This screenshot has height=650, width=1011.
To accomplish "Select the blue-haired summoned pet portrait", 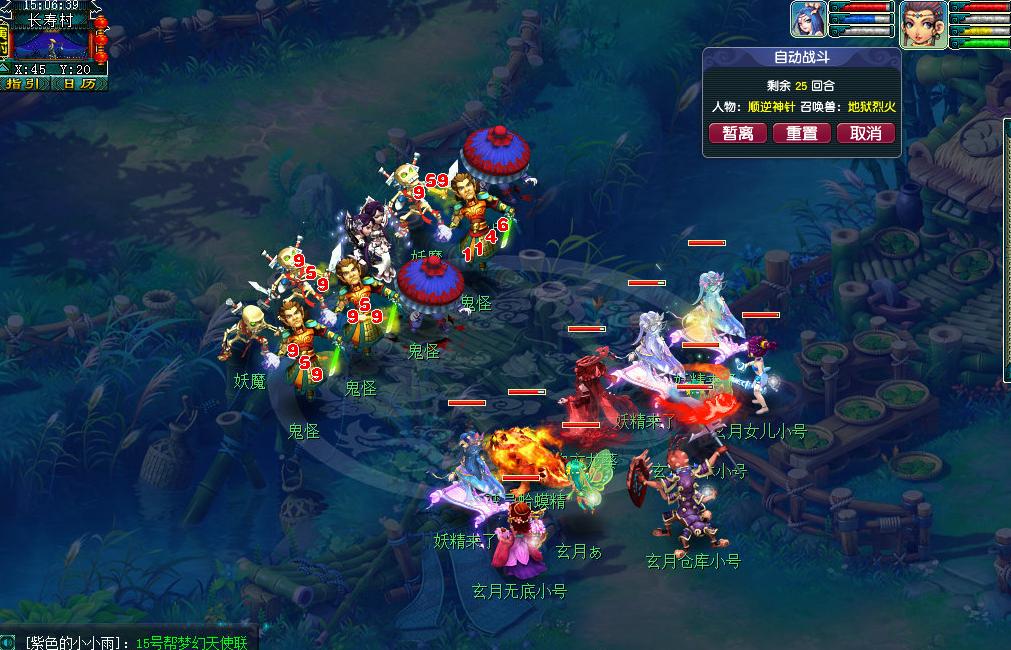I will (808, 20).
